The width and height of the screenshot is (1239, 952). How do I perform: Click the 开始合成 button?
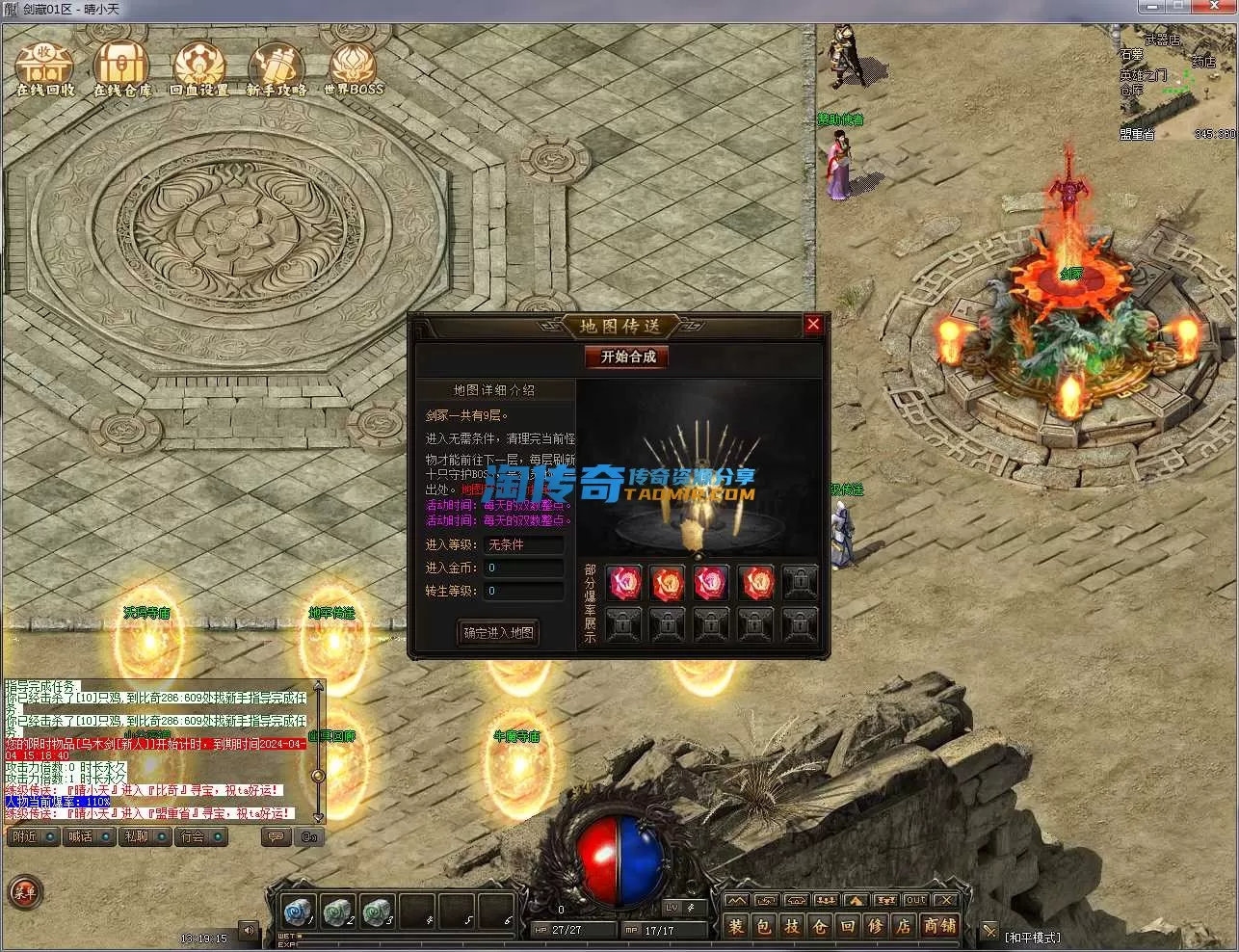coord(628,357)
